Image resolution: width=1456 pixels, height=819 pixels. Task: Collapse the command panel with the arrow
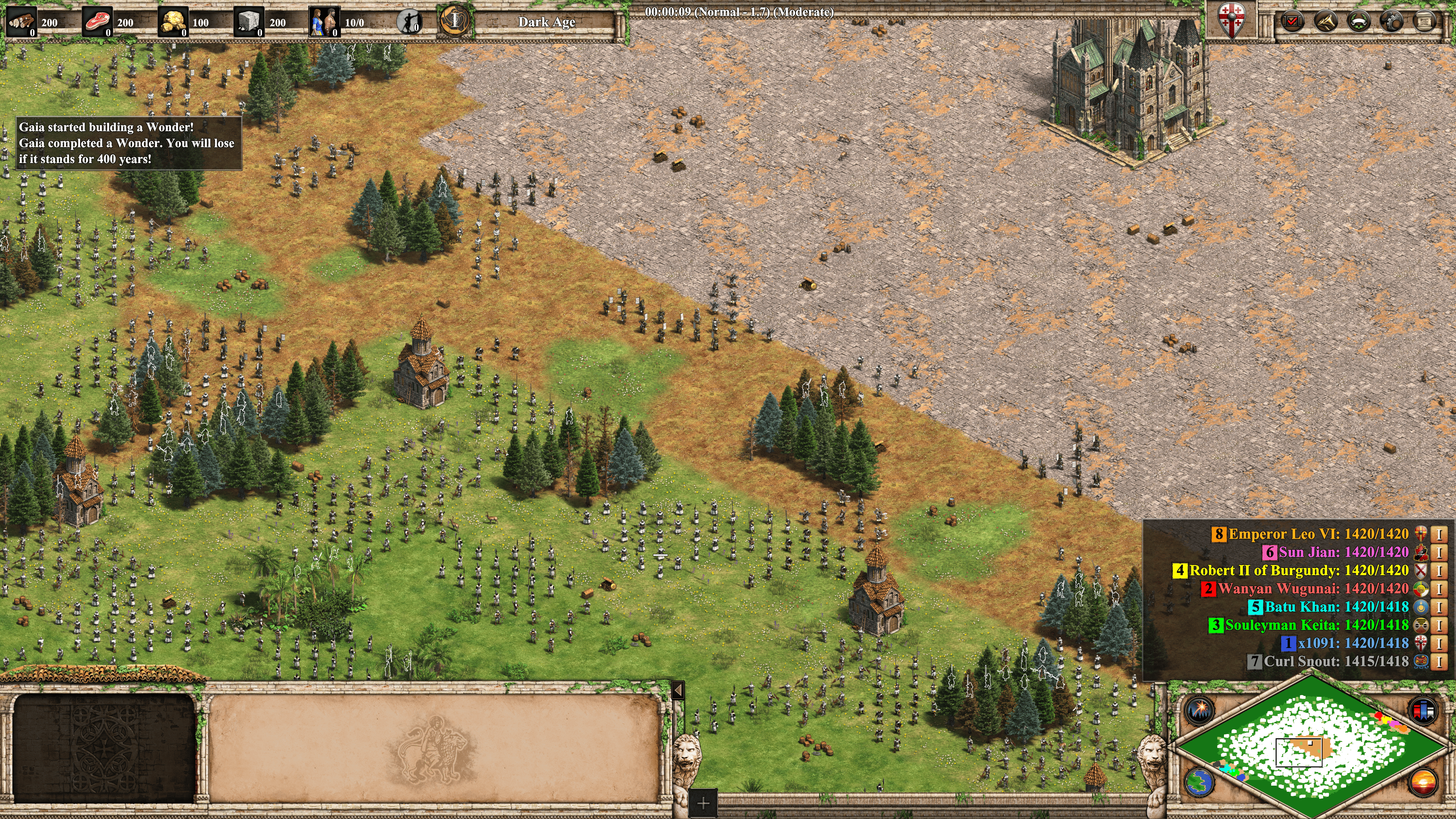[678, 690]
